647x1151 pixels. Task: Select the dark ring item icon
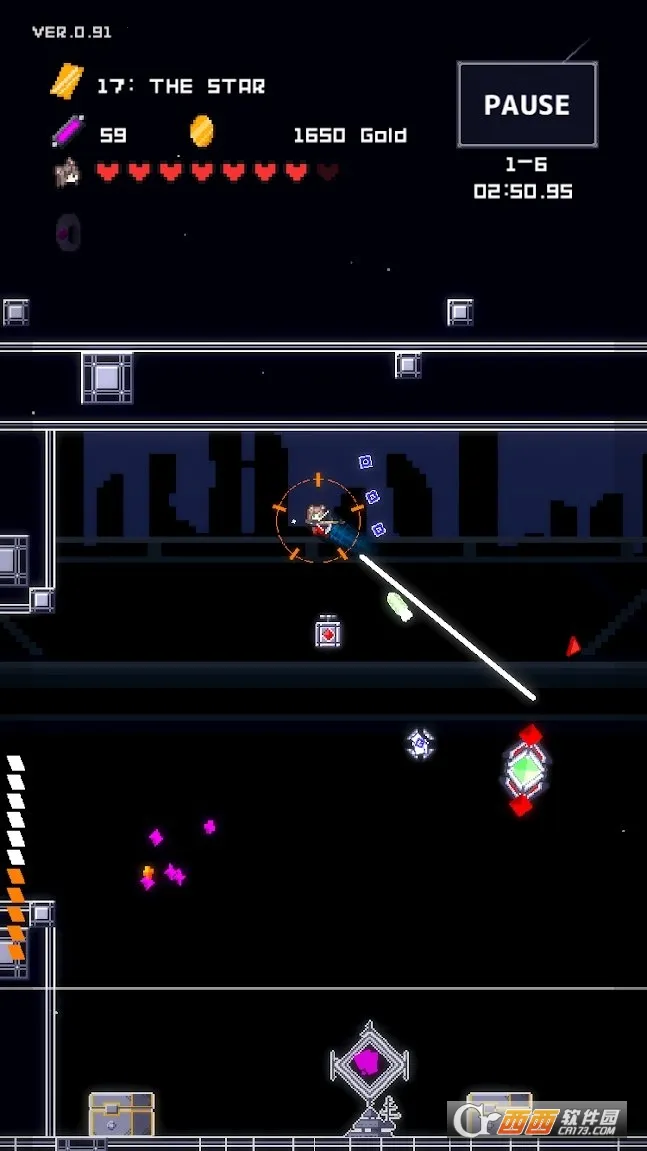tap(68, 232)
